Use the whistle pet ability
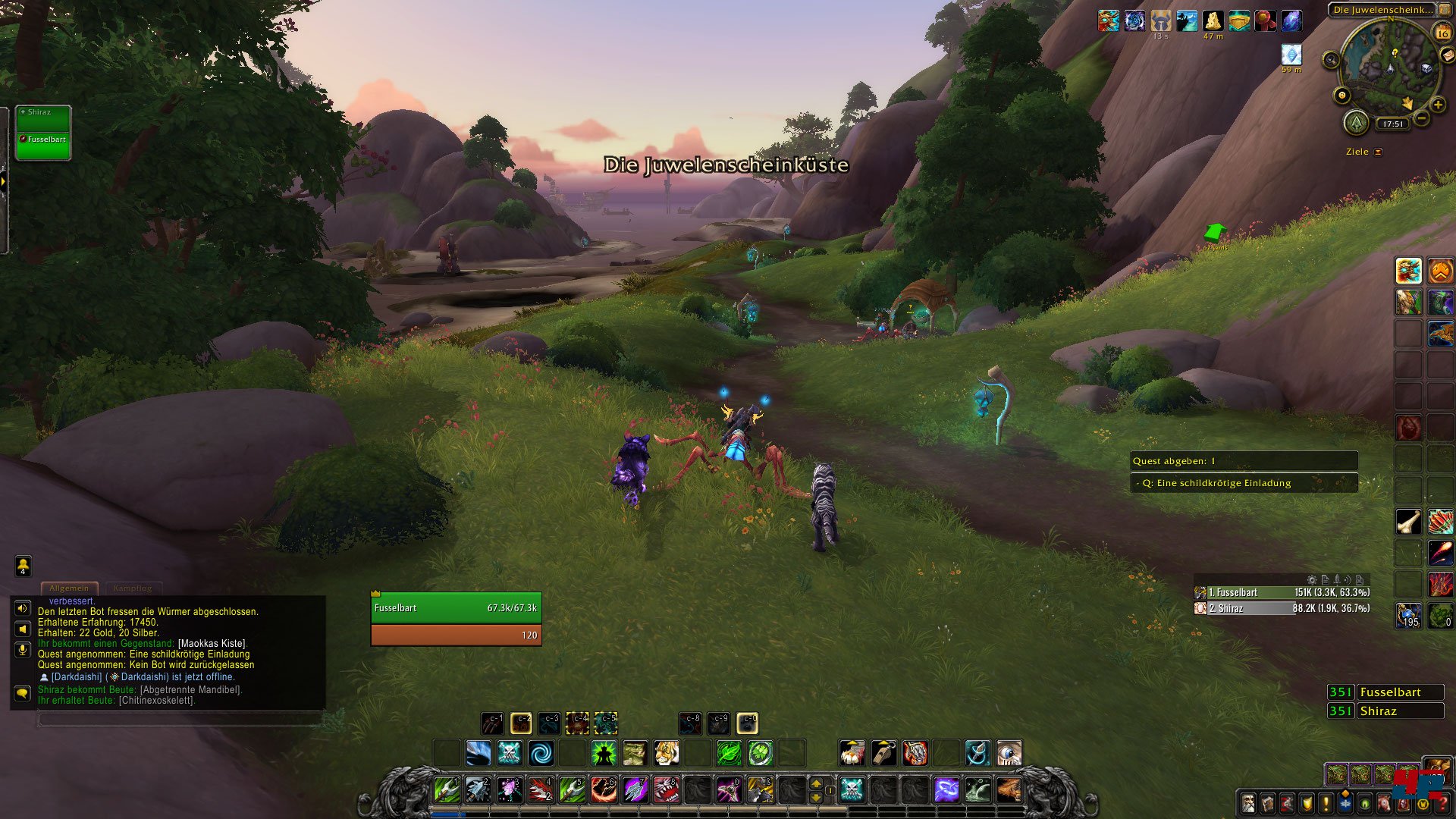The image size is (1456, 819). pyautogui.click(x=883, y=753)
